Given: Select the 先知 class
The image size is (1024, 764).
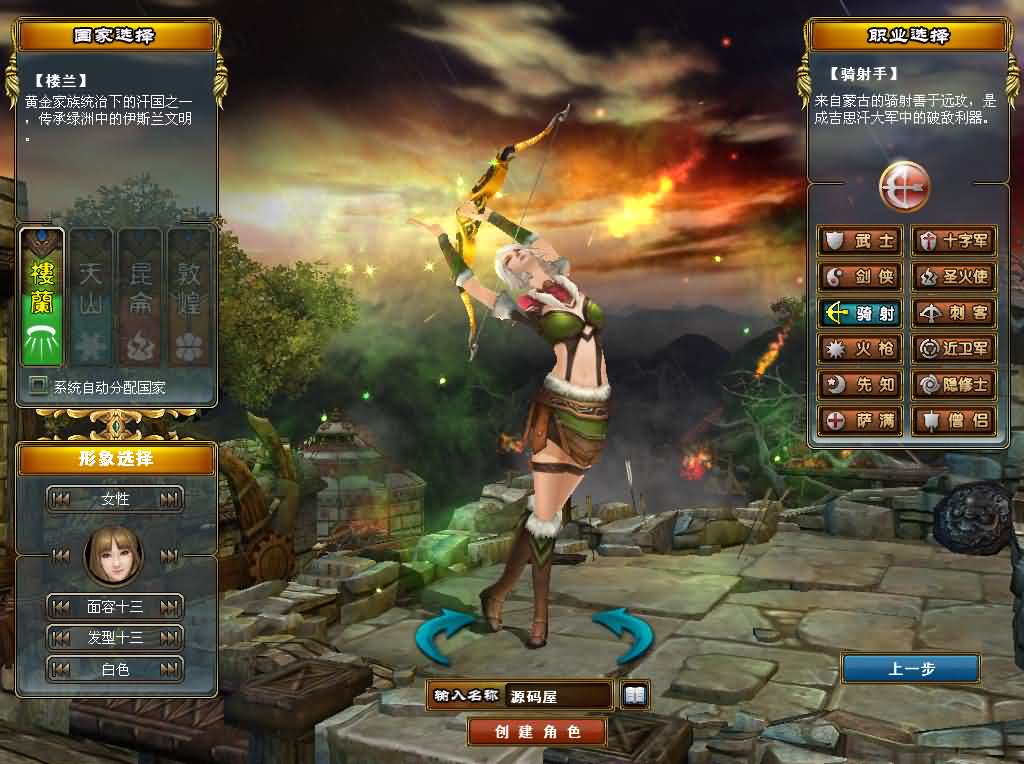Looking at the screenshot, I should pos(860,385).
